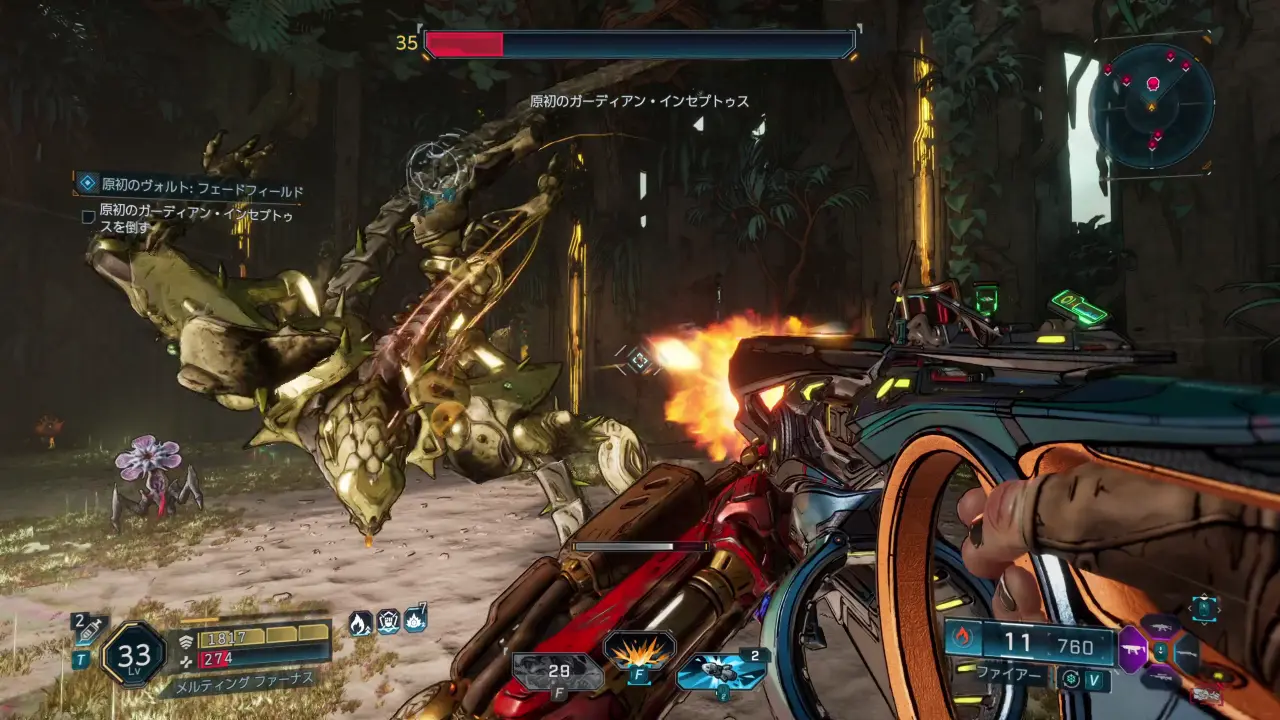Click the teal directional-pad indicator icon
This screenshot has width=1280, height=720.
click(x=1204, y=606)
